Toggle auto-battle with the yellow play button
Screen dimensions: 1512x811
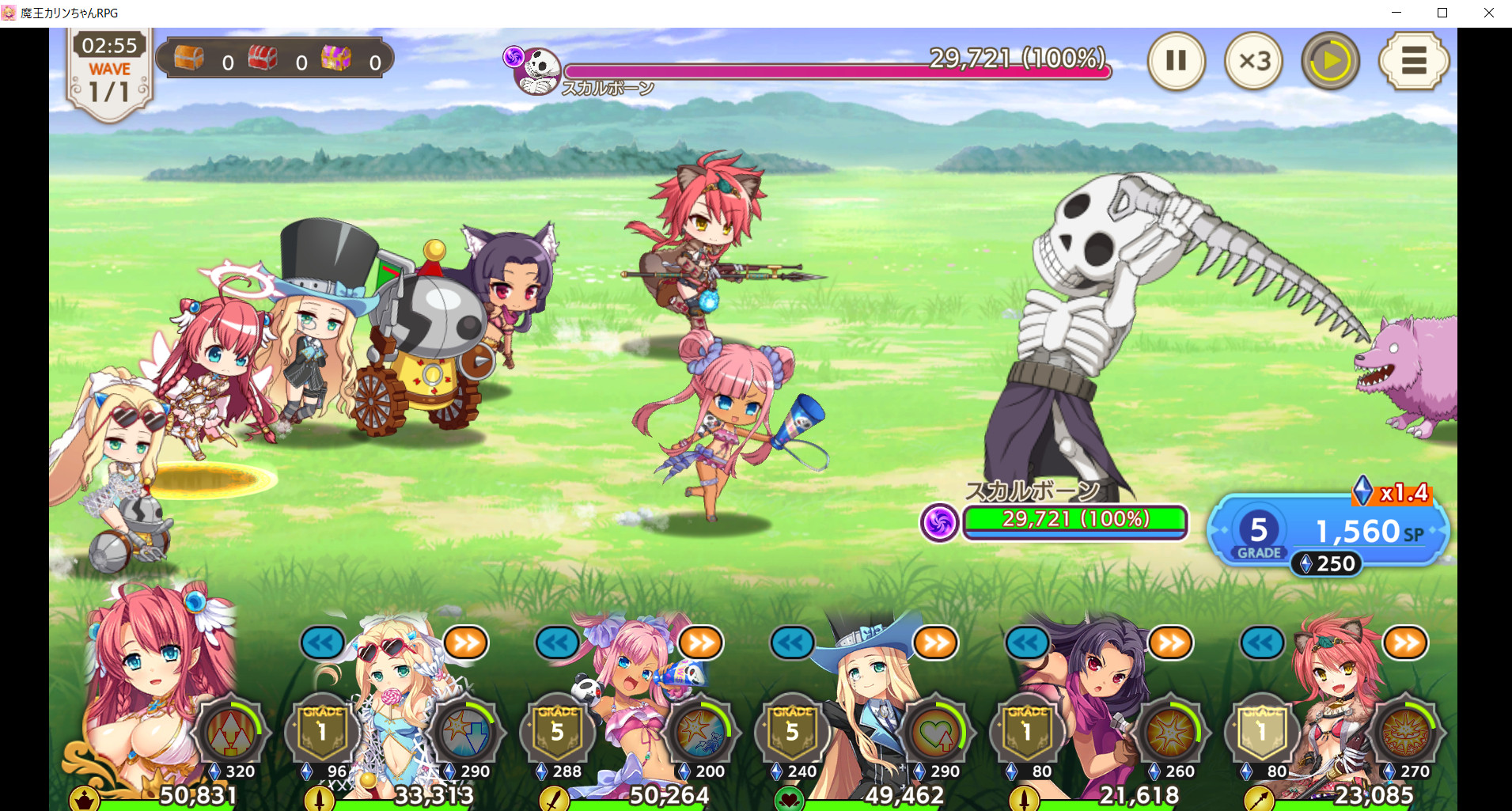(x=1330, y=61)
